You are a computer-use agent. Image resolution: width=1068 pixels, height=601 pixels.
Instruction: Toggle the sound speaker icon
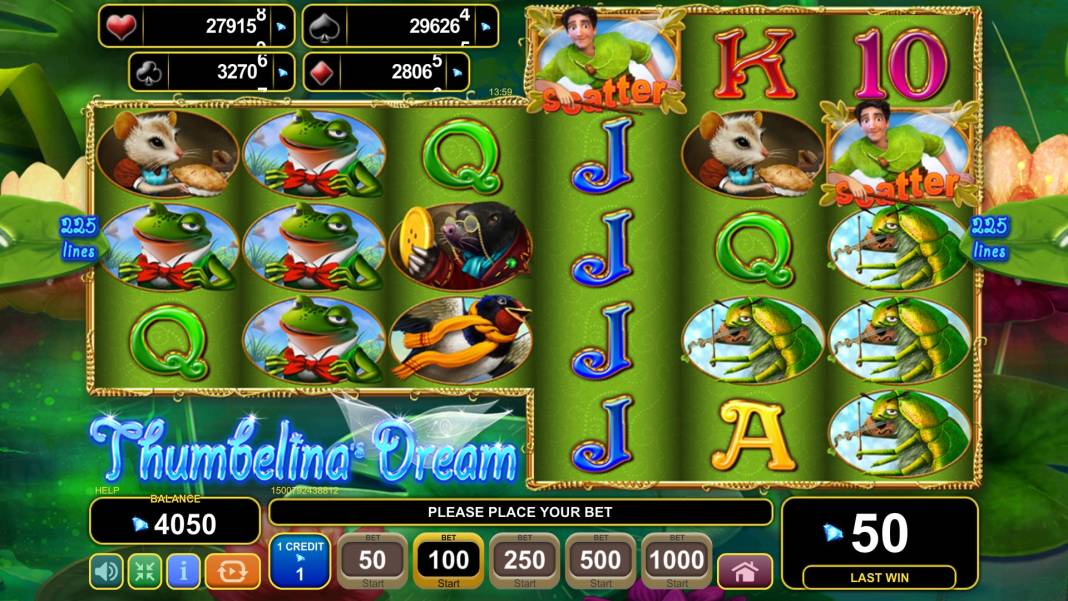tap(107, 571)
